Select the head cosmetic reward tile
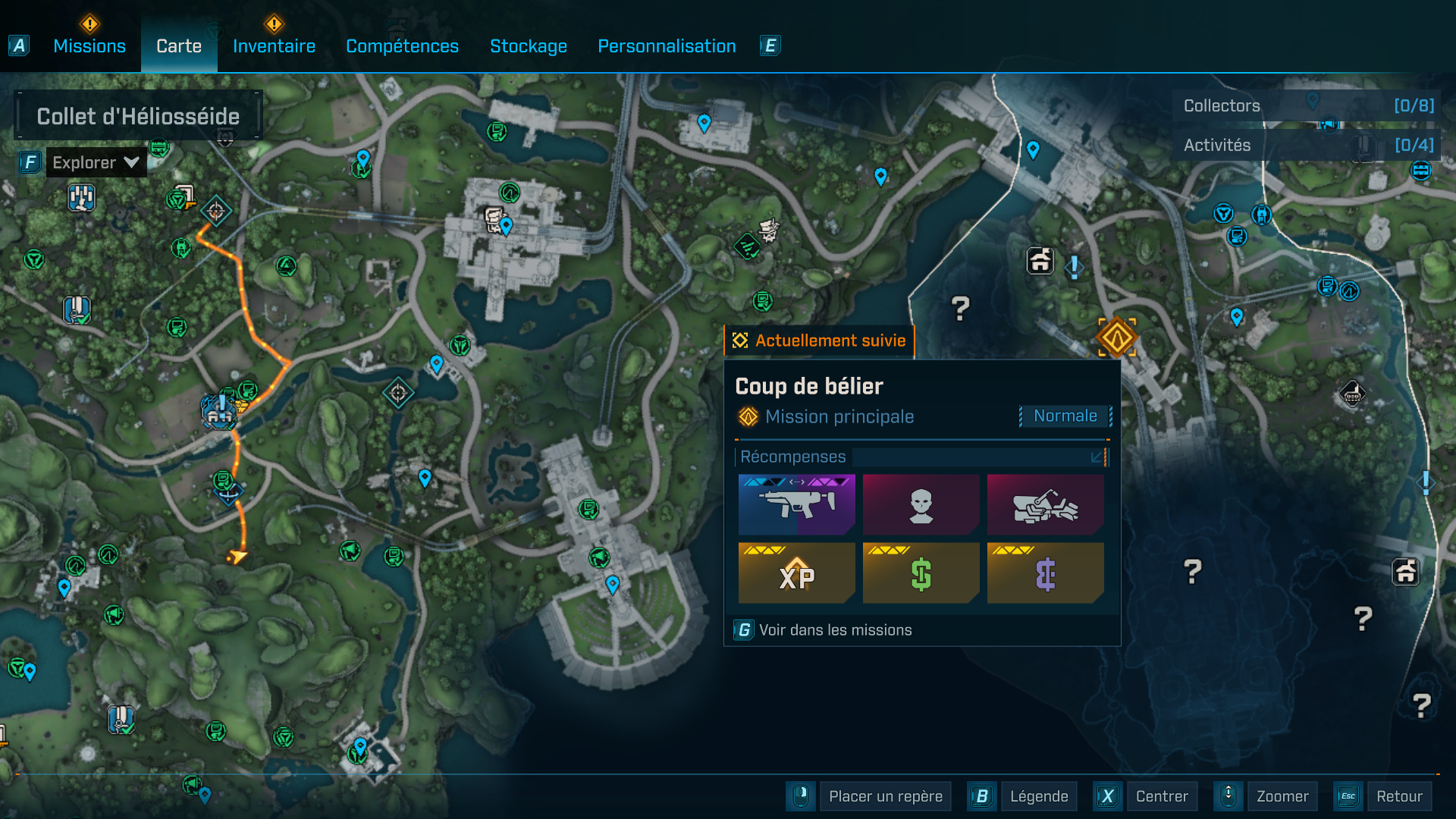This screenshot has height=819, width=1456. pos(921,505)
